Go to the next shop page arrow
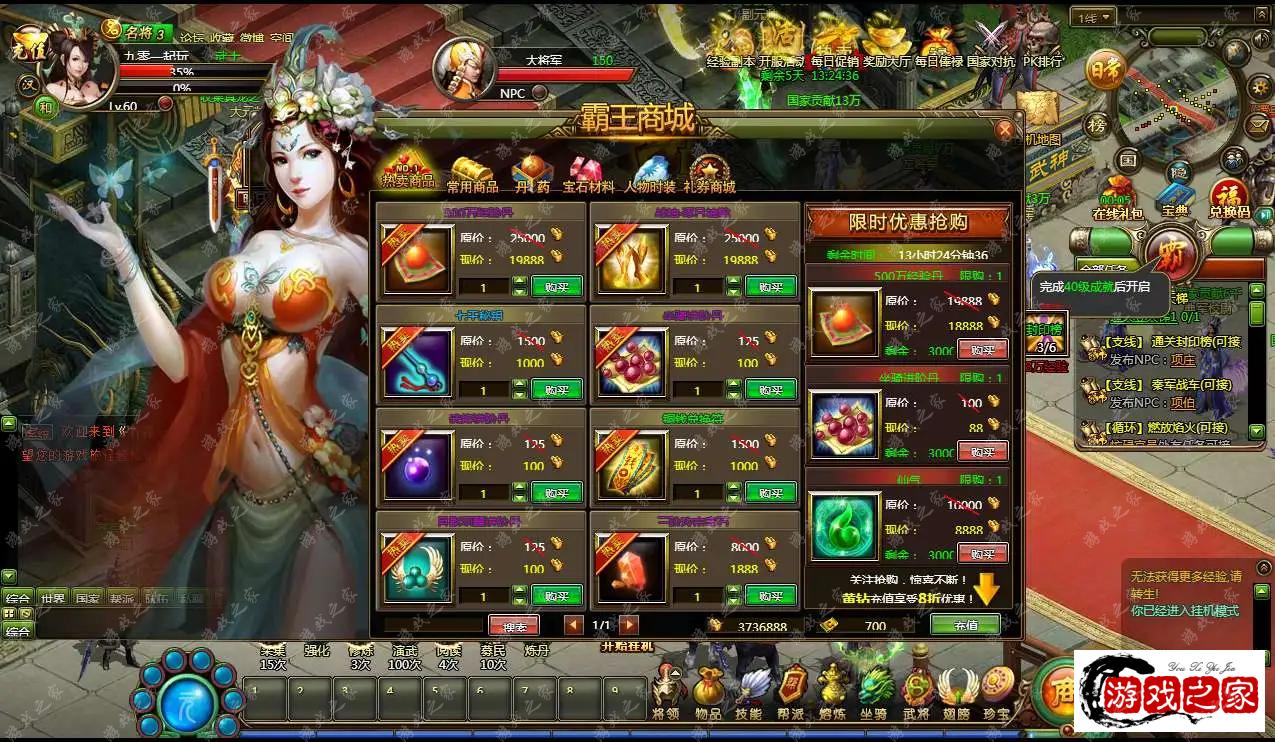Screen dimensions: 1275x742 tap(629, 625)
